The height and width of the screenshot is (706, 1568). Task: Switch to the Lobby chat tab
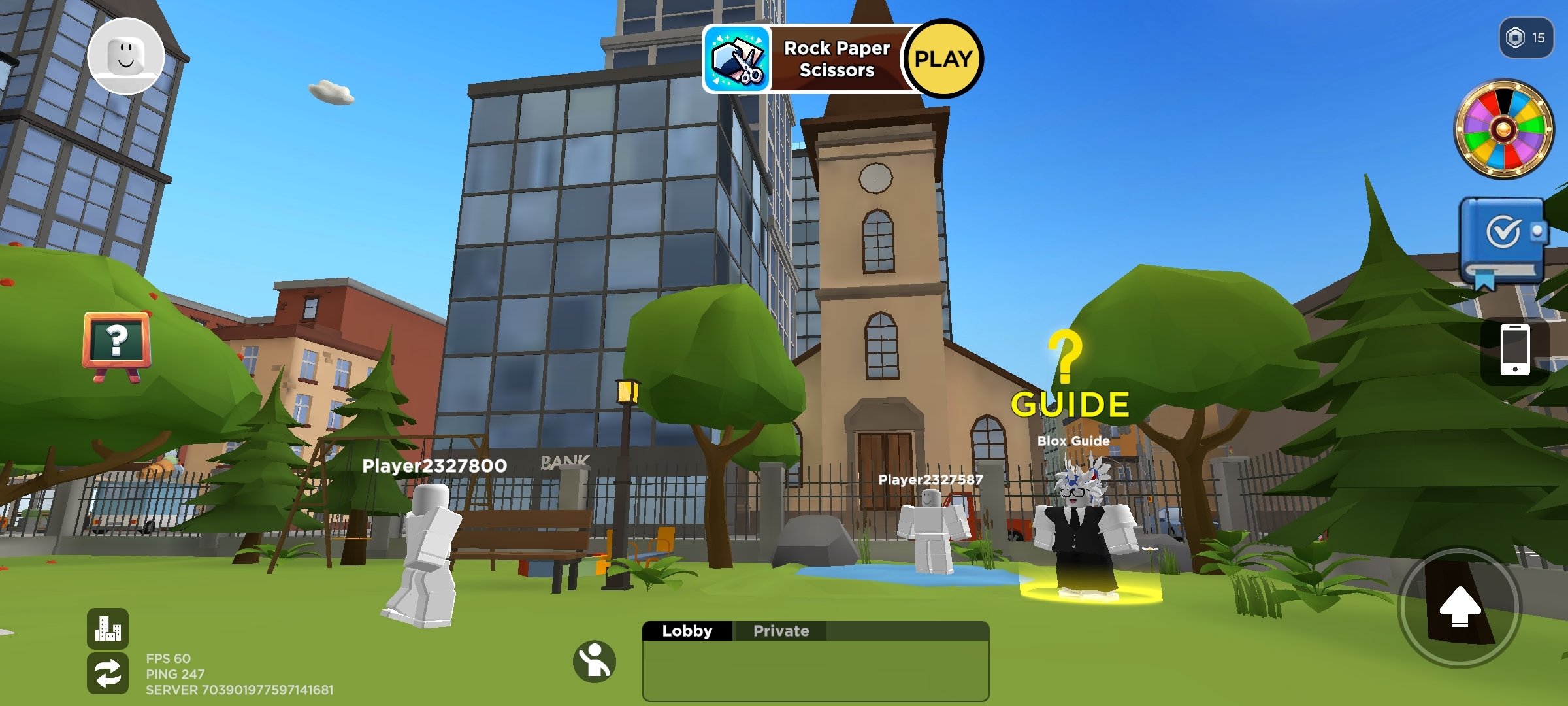(x=687, y=631)
